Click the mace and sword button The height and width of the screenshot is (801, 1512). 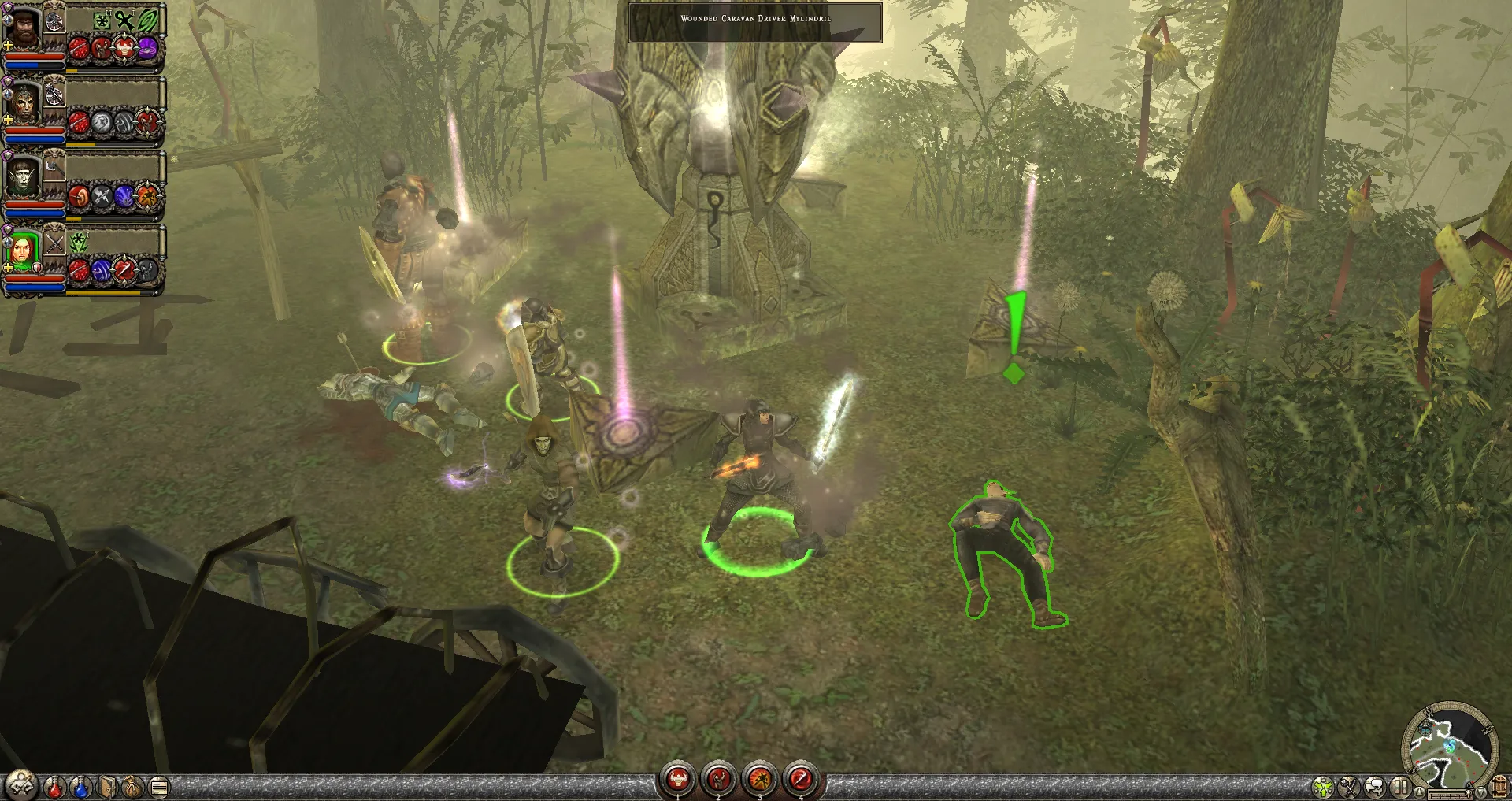(1349, 787)
